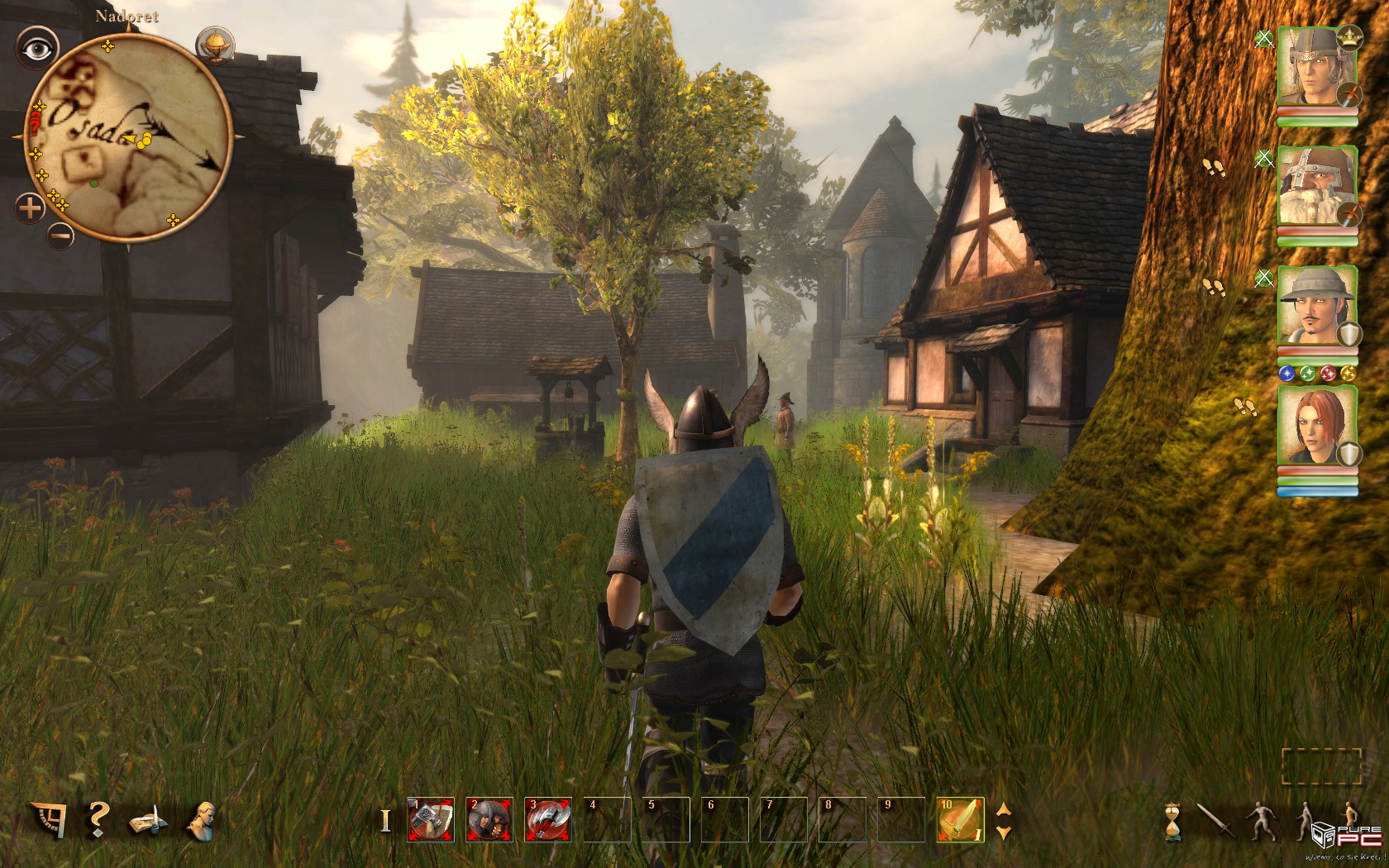Click the eye icon beside the minimap
Image resolution: width=1389 pixels, height=868 pixels.
coord(36,49)
